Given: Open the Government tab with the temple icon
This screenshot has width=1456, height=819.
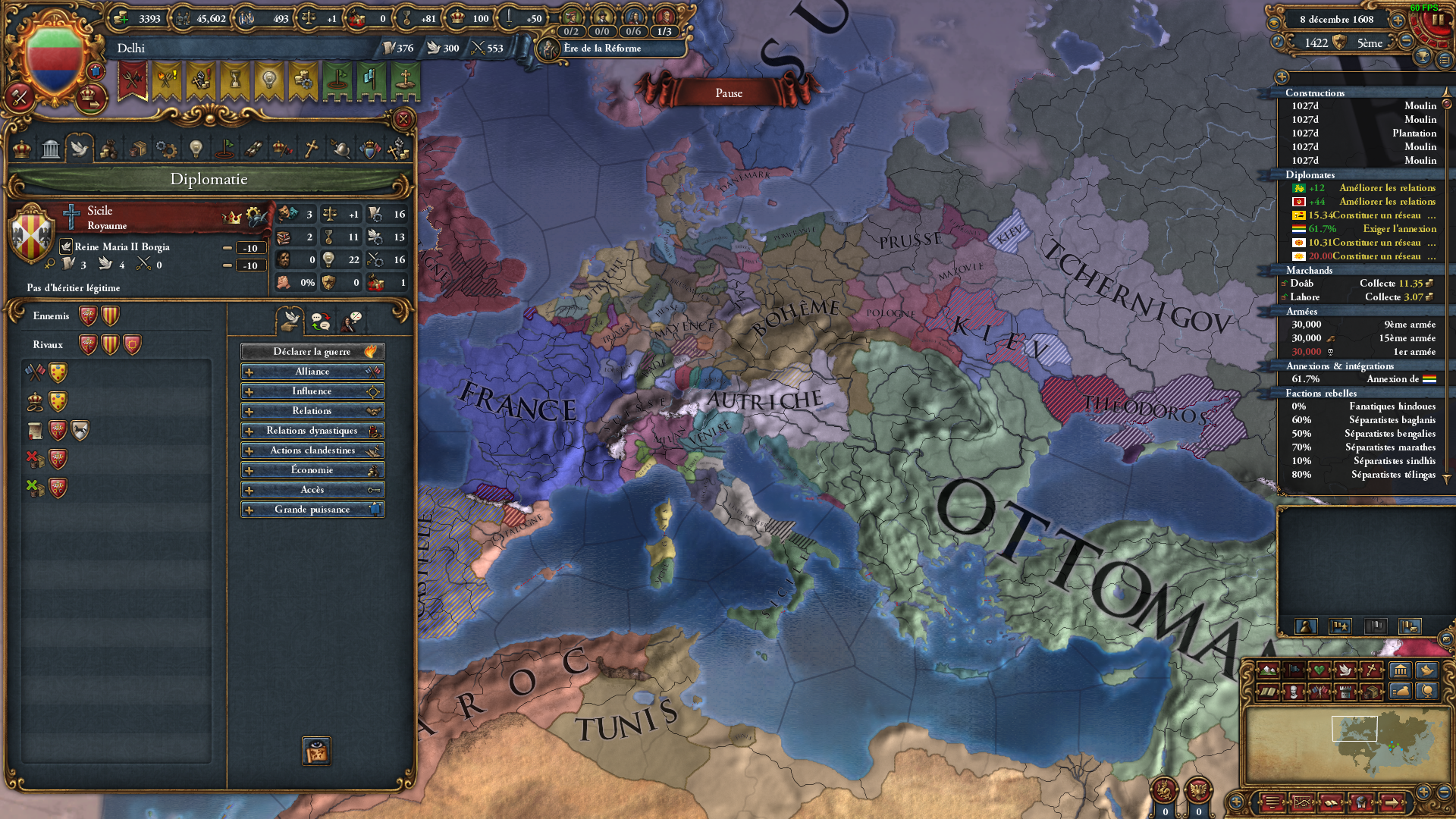Looking at the screenshot, I should [50, 149].
